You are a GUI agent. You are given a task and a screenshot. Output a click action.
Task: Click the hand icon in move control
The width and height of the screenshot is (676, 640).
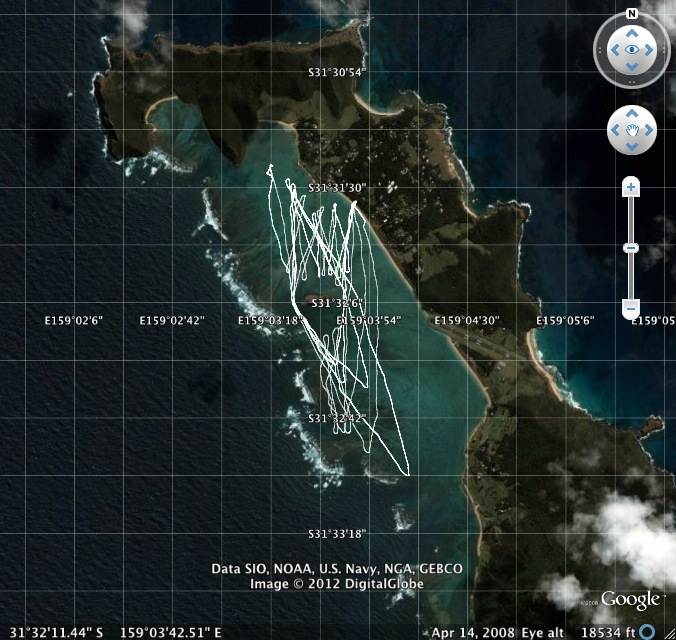click(x=632, y=130)
